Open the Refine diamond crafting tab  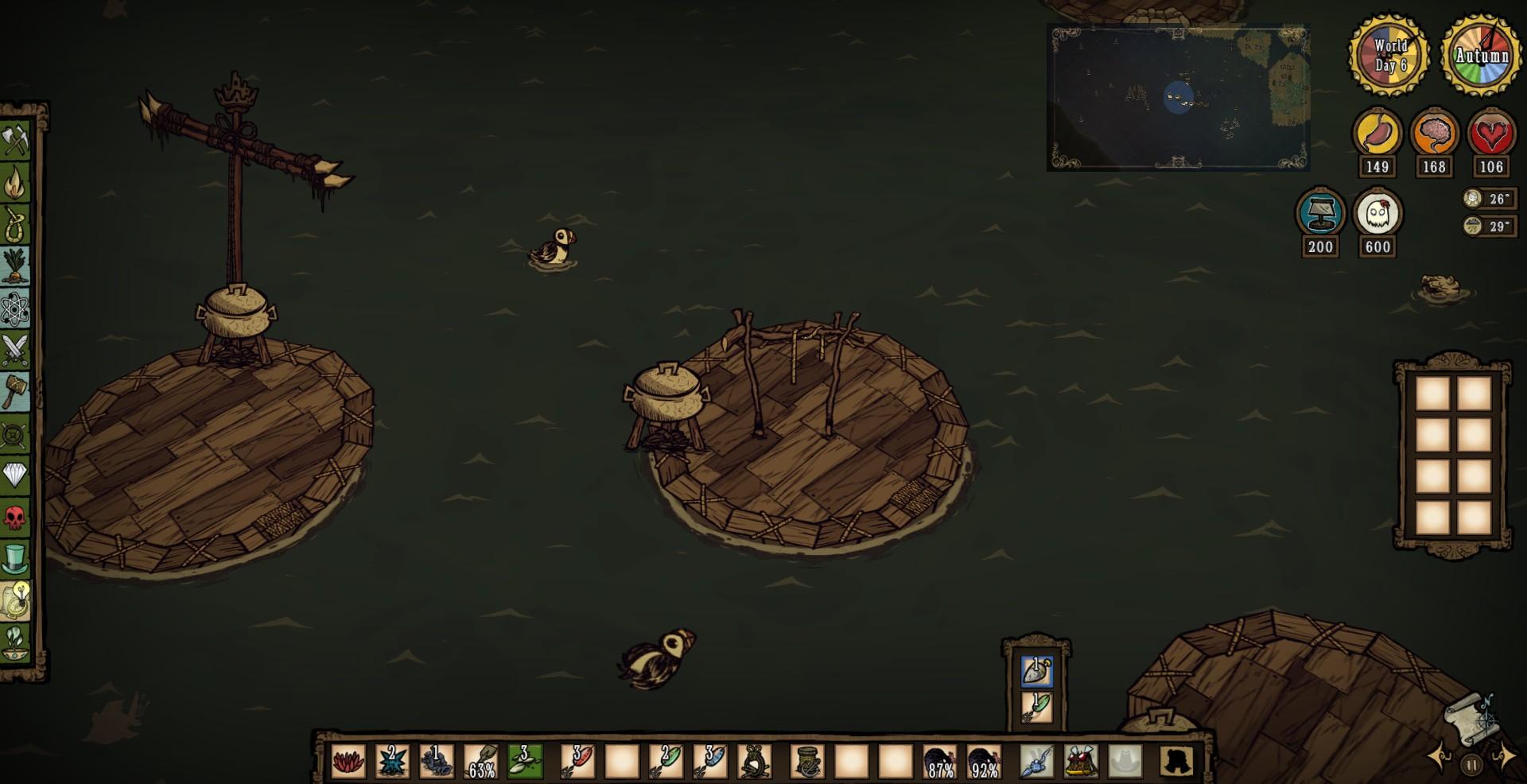pyautogui.click(x=15, y=475)
